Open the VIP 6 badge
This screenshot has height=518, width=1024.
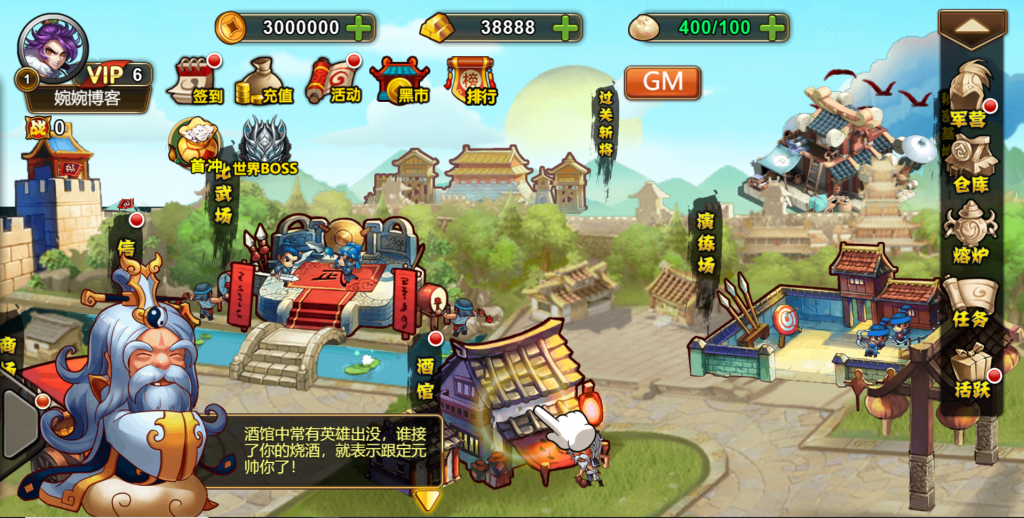[x=117, y=74]
